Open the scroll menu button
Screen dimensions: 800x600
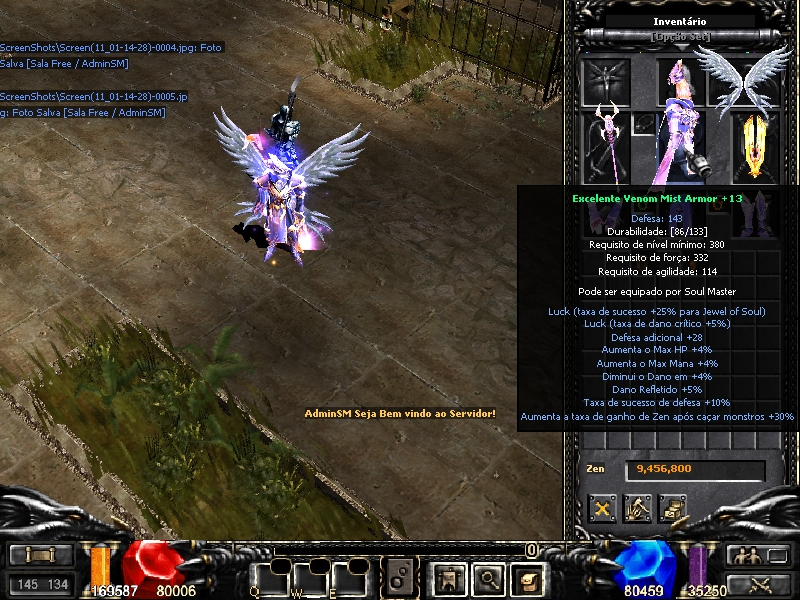click(41, 556)
